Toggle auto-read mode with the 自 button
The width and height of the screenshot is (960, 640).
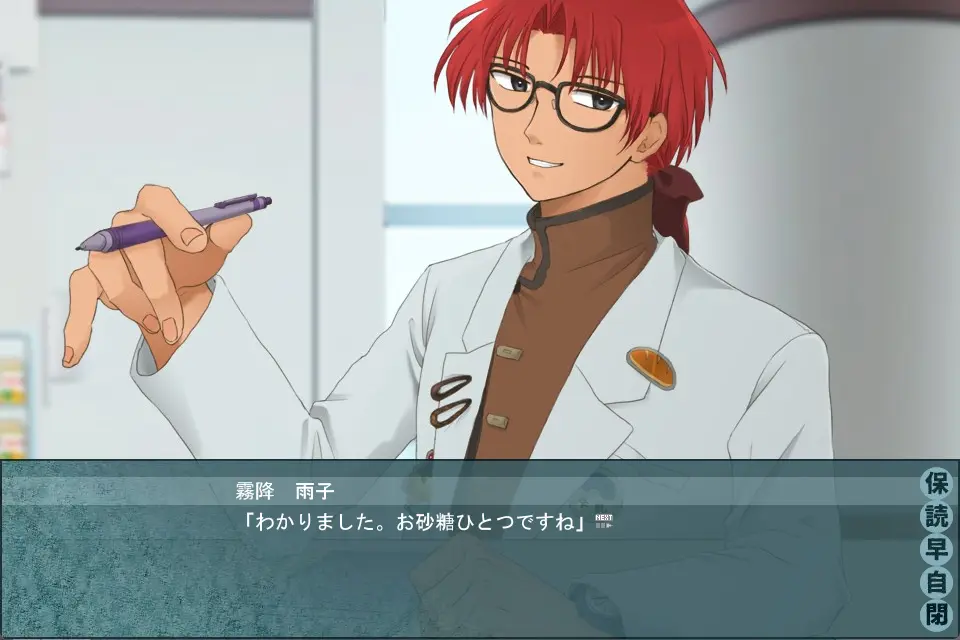click(936, 581)
